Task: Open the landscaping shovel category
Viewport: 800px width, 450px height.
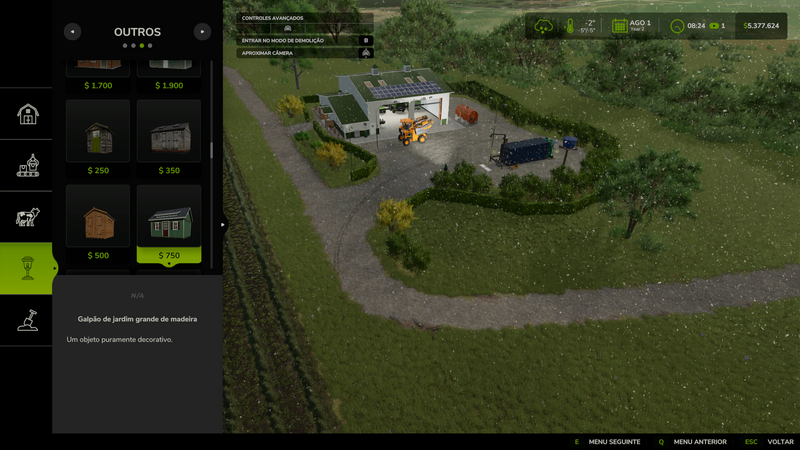Action: pyautogui.click(x=28, y=321)
